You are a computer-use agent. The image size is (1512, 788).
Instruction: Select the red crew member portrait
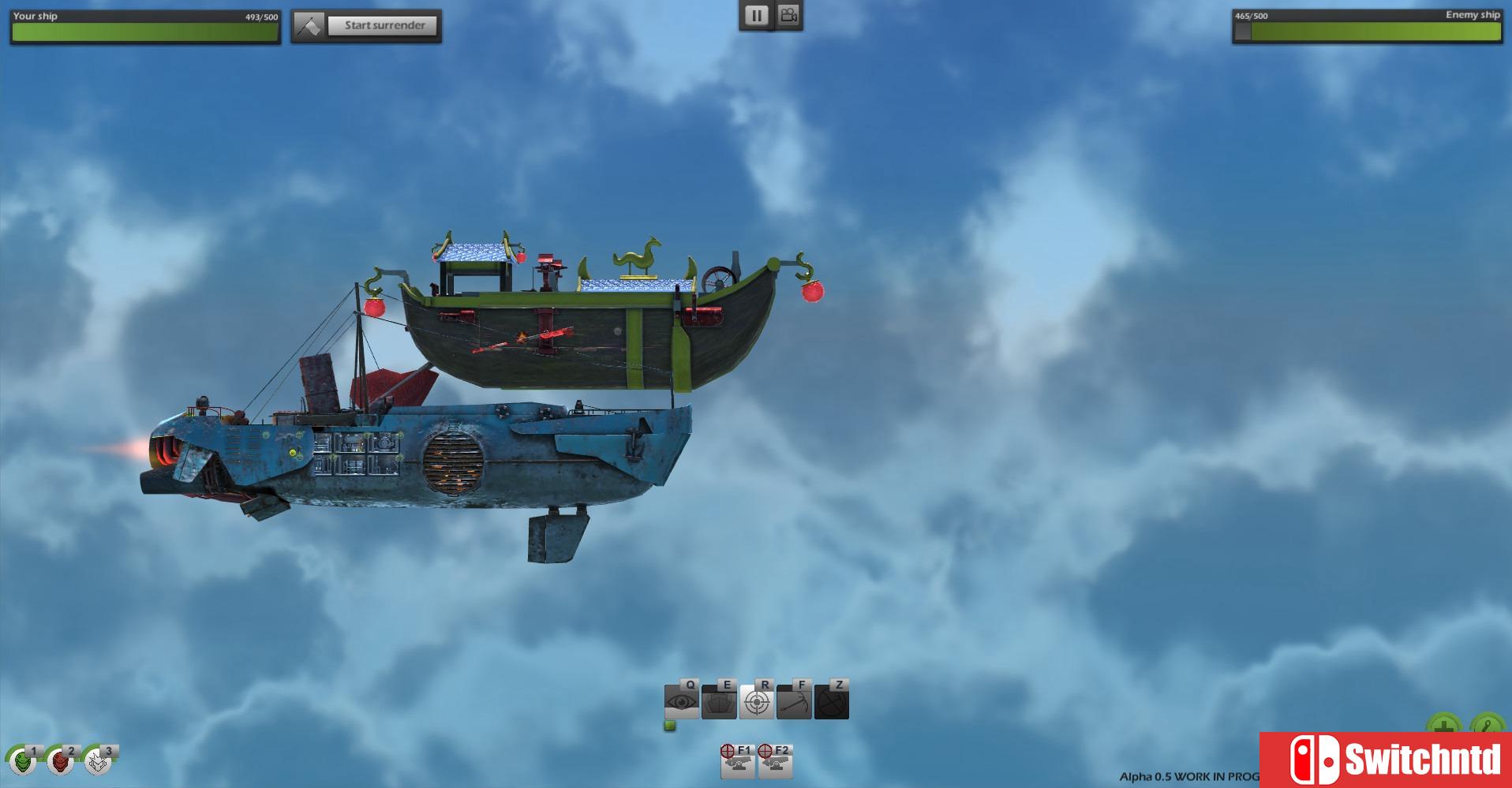pyautogui.click(x=60, y=761)
